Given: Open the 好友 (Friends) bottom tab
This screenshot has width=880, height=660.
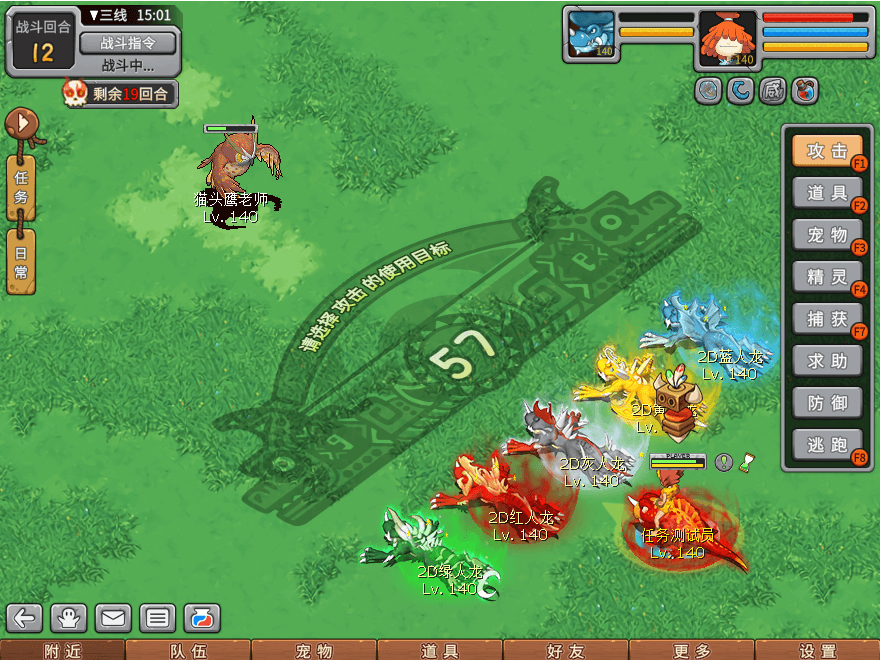Looking at the screenshot, I should click(x=565, y=651).
